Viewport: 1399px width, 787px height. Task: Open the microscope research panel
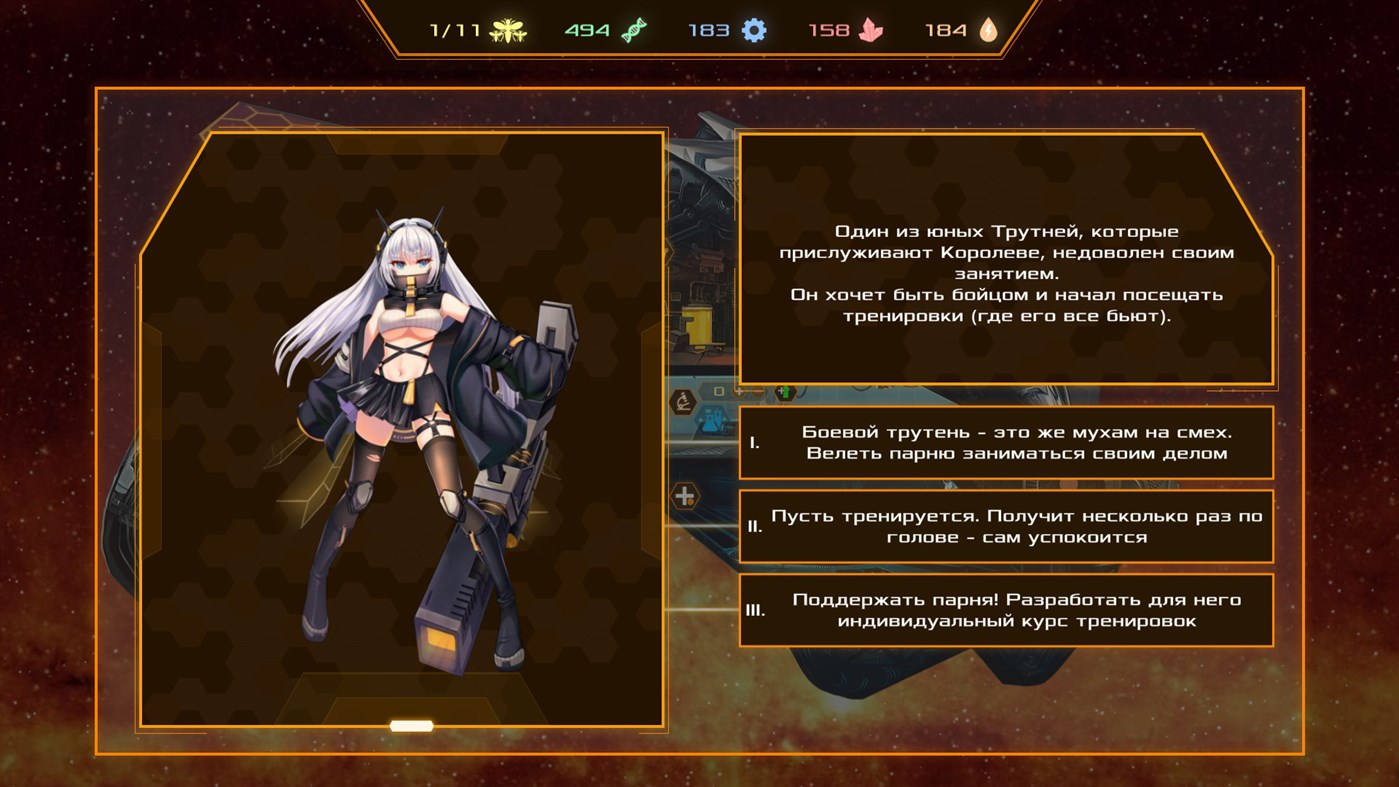tap(685, 400)
